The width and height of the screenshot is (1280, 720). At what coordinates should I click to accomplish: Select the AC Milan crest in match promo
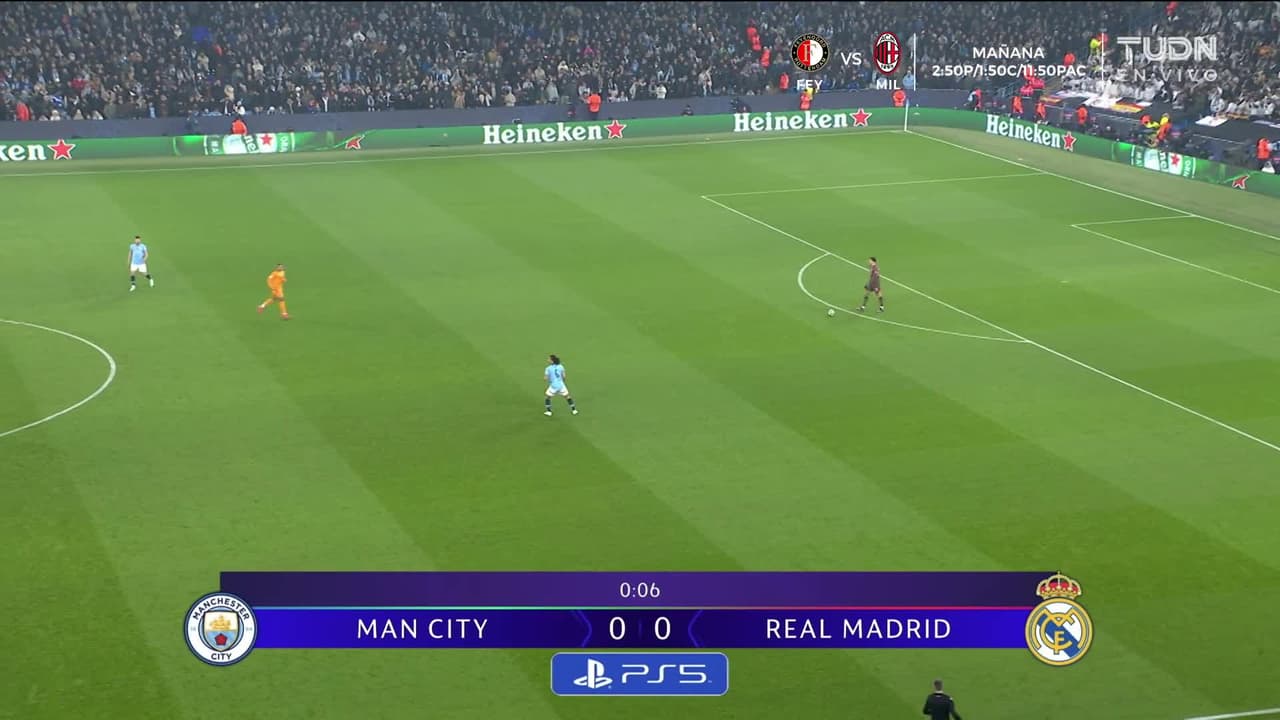click(x=887, y=53)
